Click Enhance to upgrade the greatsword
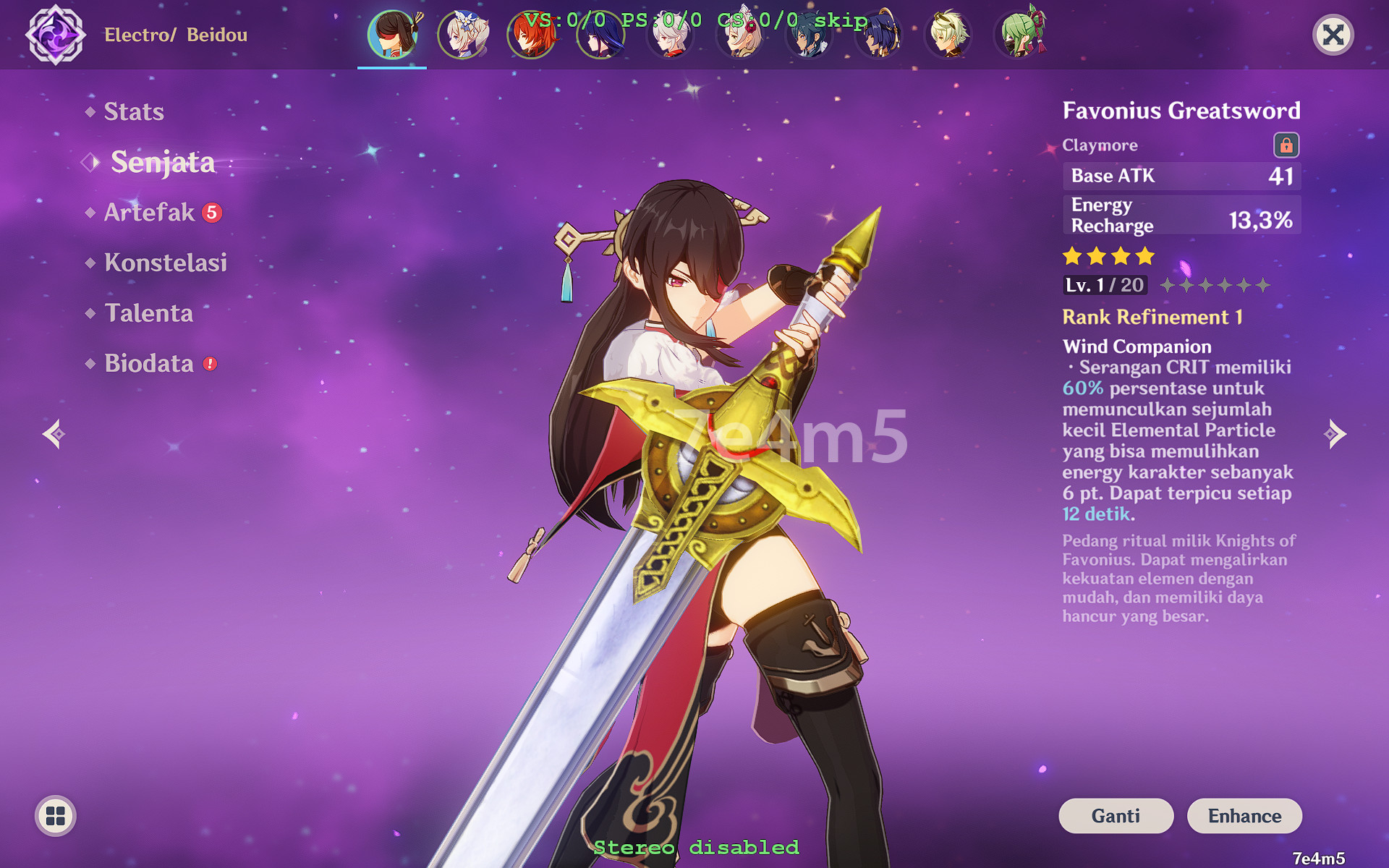The height and width of the screenshot is (868, 1389). point(1244,816)
